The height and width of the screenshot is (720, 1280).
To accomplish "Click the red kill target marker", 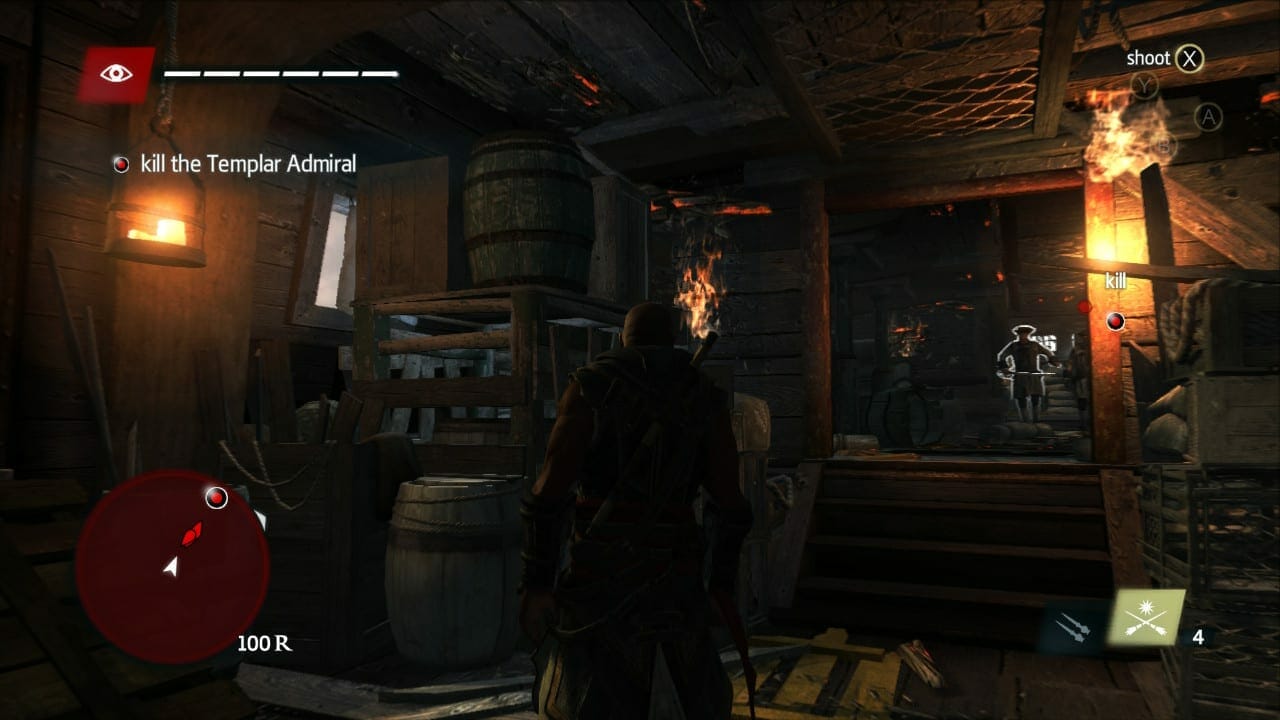I will [1115, 321].
